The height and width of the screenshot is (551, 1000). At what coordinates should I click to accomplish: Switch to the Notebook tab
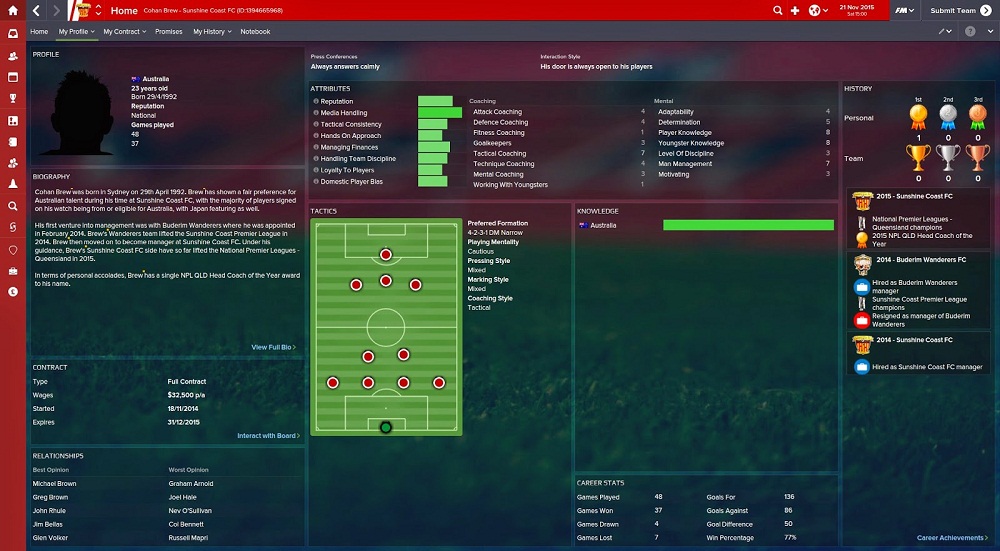(255, 32)
